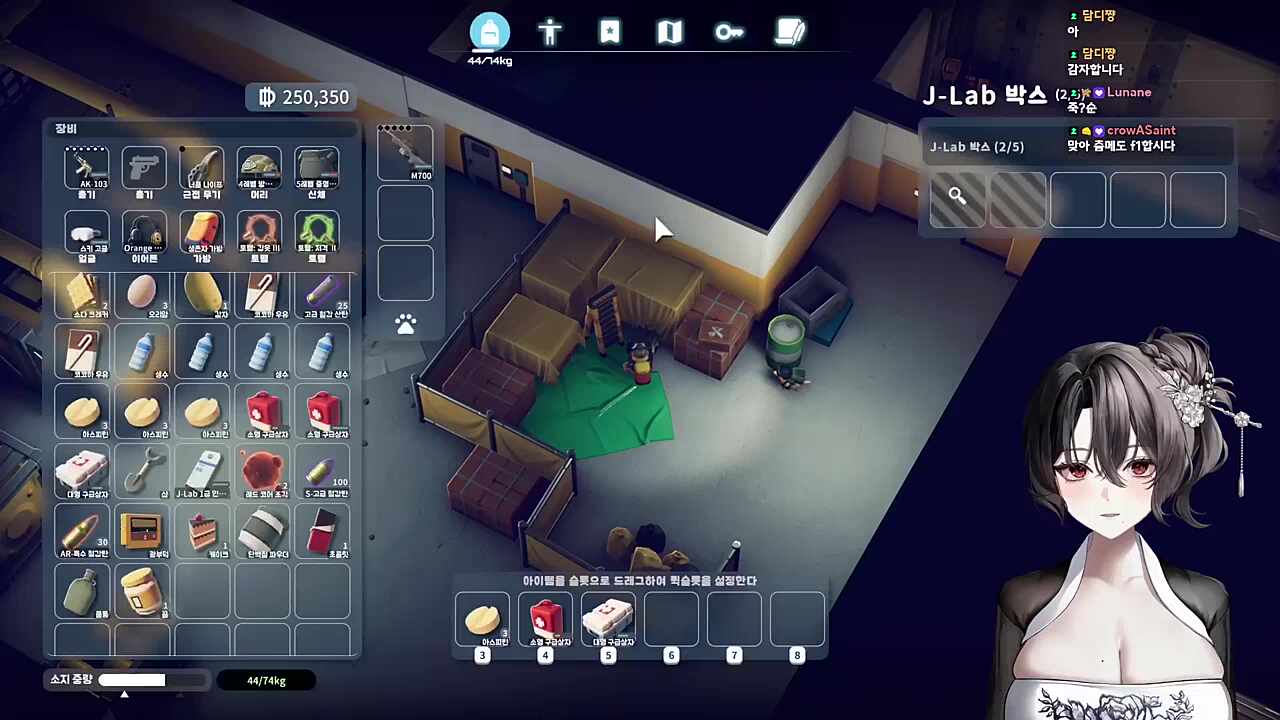Open the backpack inventory tab
The width and height of the screenshot is (1280, 720).
point(490,33)
